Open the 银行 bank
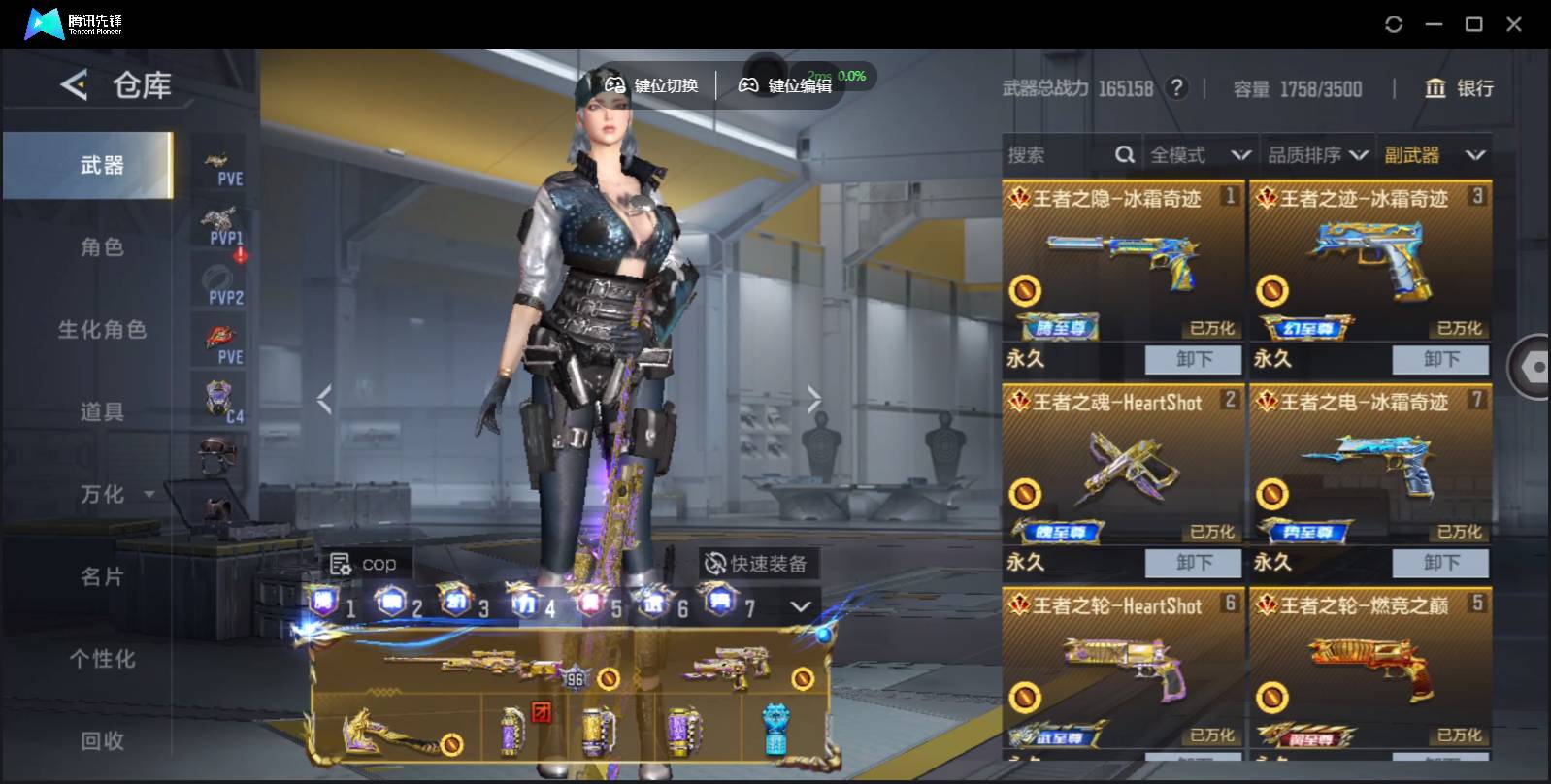The image size is (1551, 784). 1459,88
